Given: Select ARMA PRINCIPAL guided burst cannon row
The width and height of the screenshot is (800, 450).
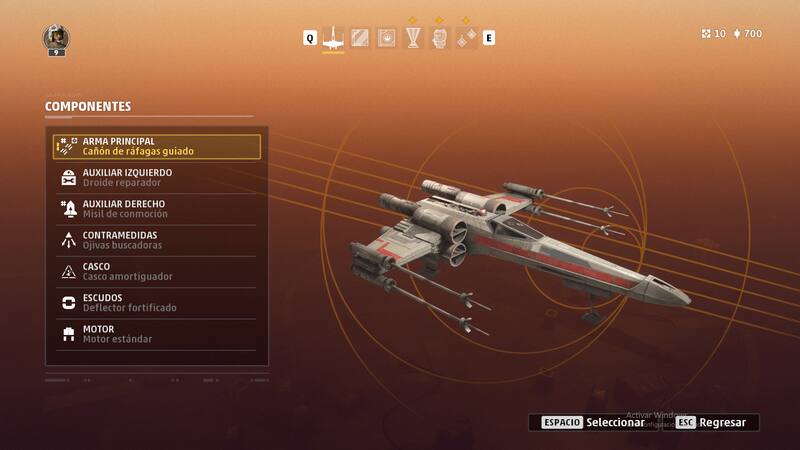Looking at the screenshot, I should pos(157,147).
